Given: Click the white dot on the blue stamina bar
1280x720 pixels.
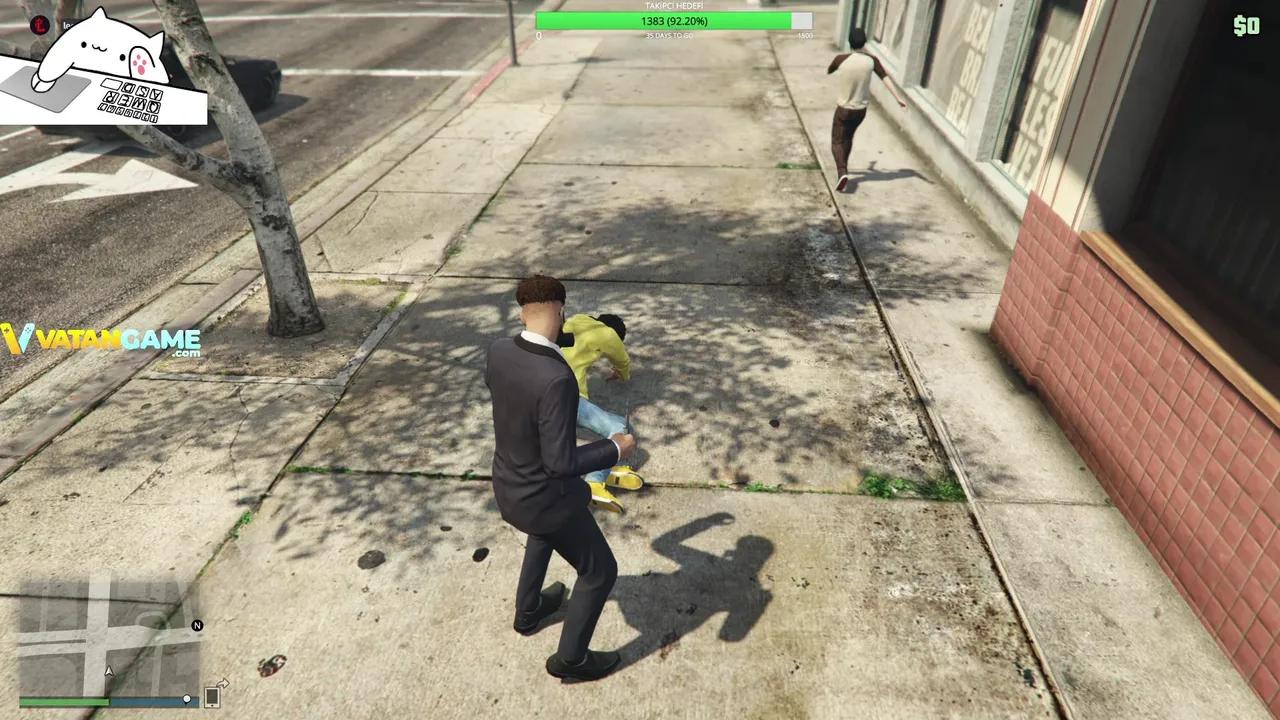Looking at the screenshot, I should coord(187,700).
